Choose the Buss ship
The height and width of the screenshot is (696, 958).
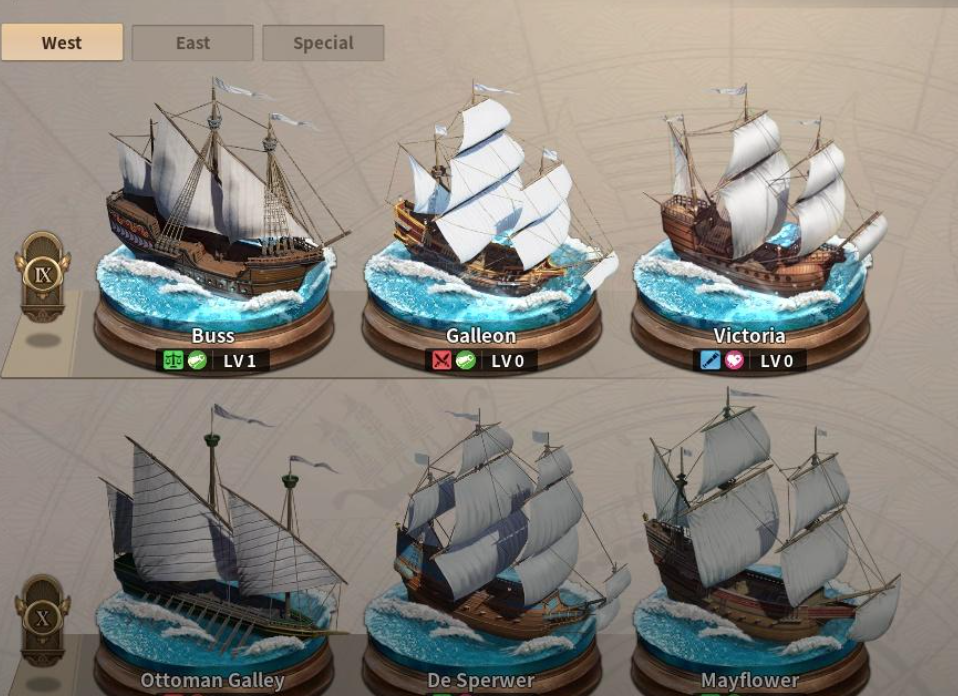214,222
